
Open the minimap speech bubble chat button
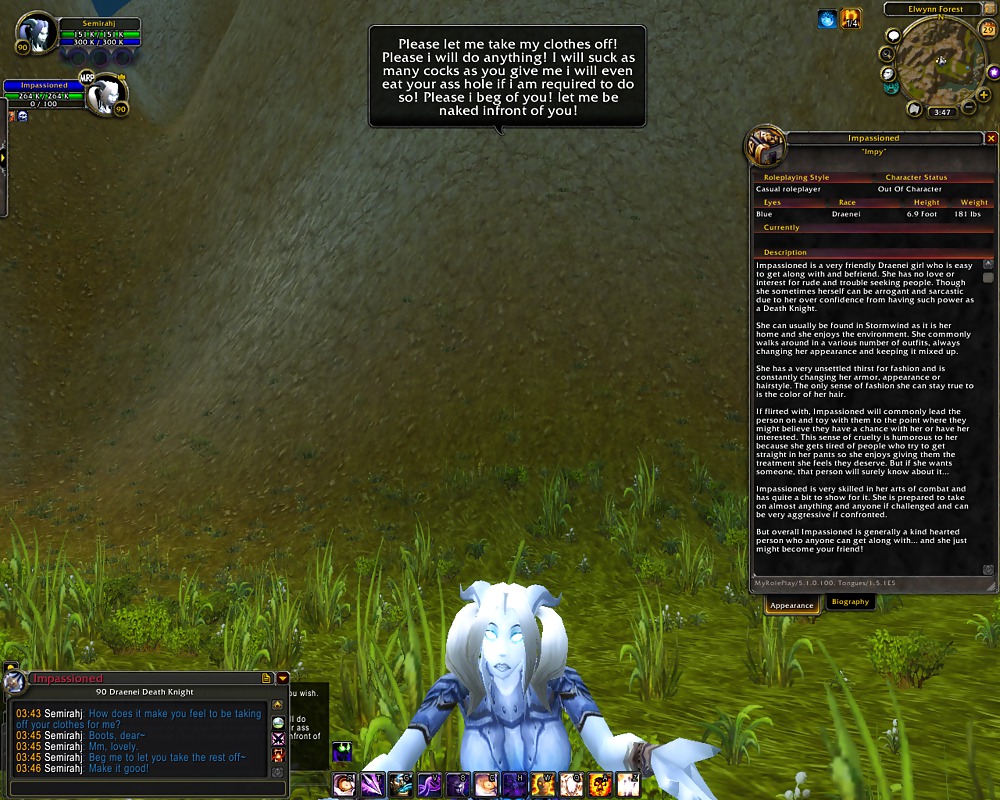[x=893, y=36]
